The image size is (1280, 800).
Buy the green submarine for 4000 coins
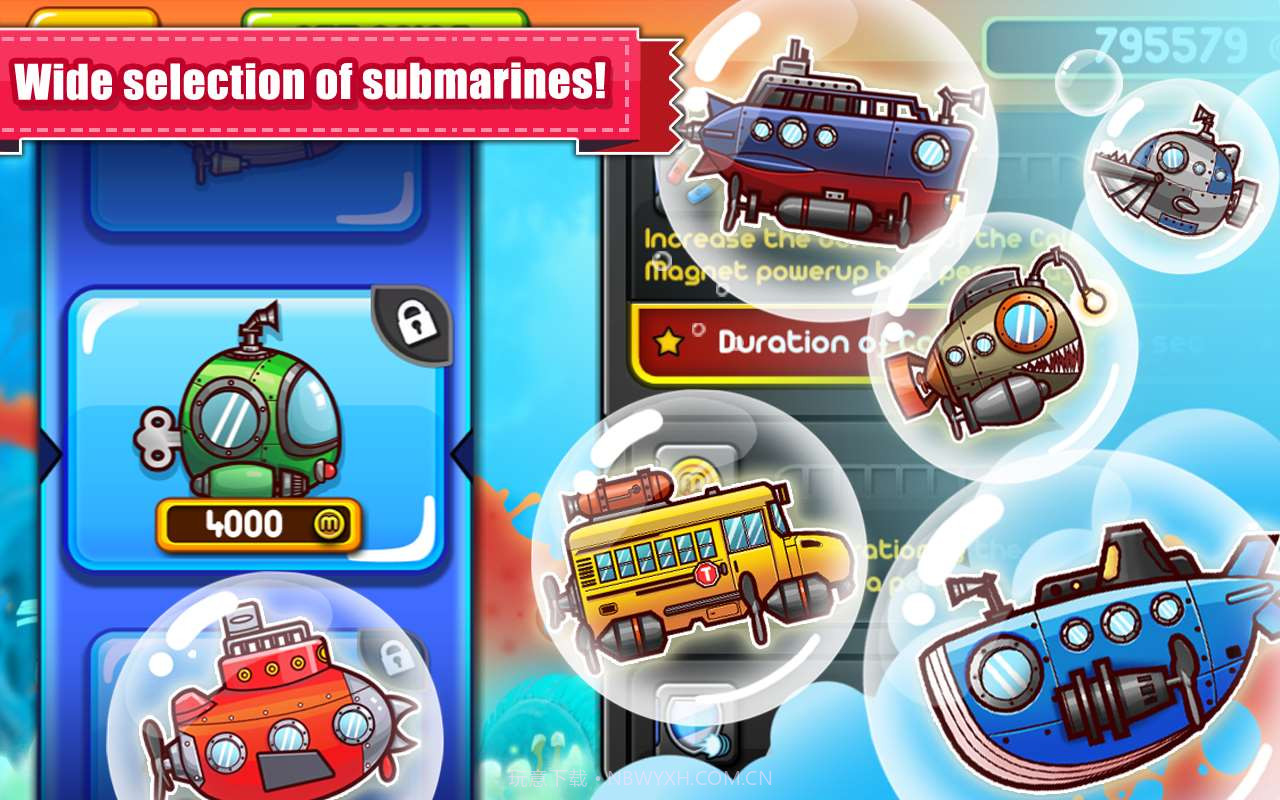258,524
